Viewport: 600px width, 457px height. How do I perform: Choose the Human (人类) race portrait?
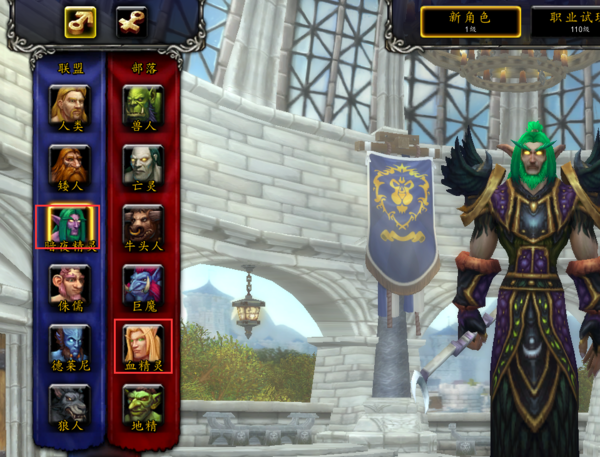pos(69,104)
